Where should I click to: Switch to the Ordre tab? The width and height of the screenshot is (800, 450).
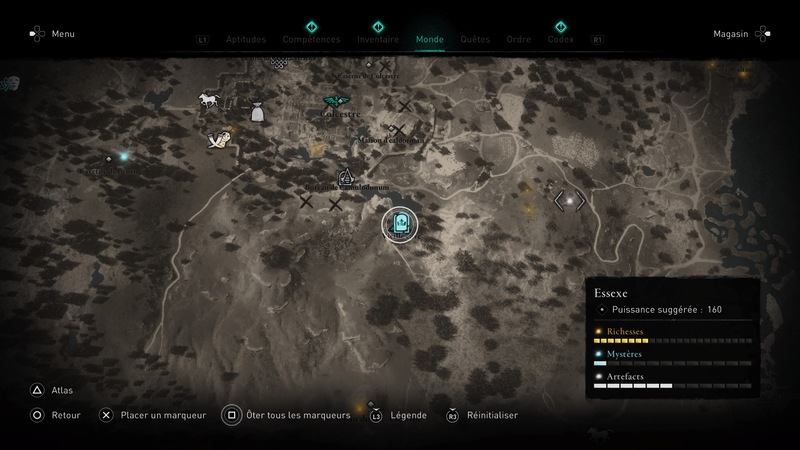pyautogui.click(x=518, y=40)
